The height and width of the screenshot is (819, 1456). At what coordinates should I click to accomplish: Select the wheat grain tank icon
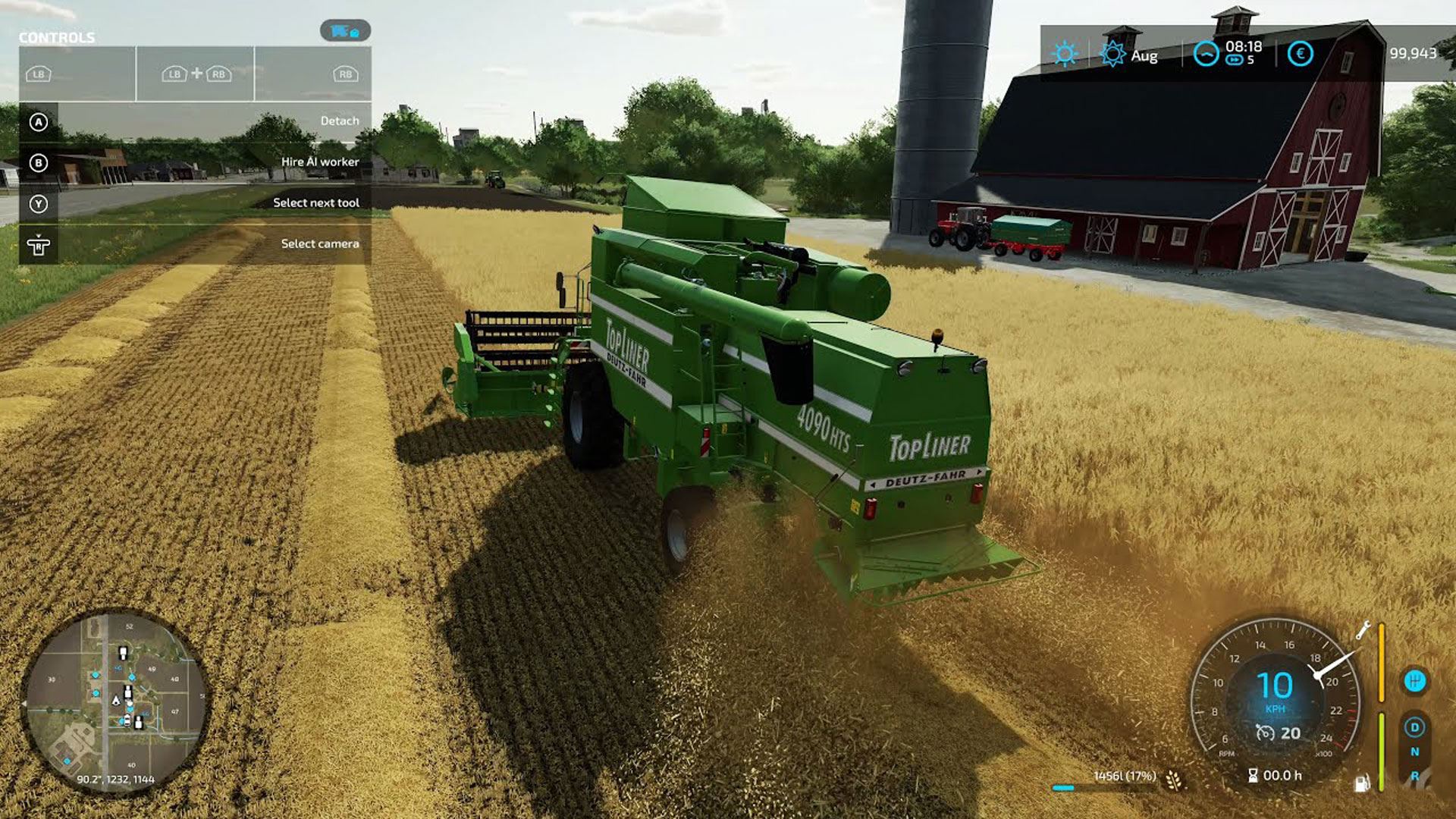coord(1174,779)
